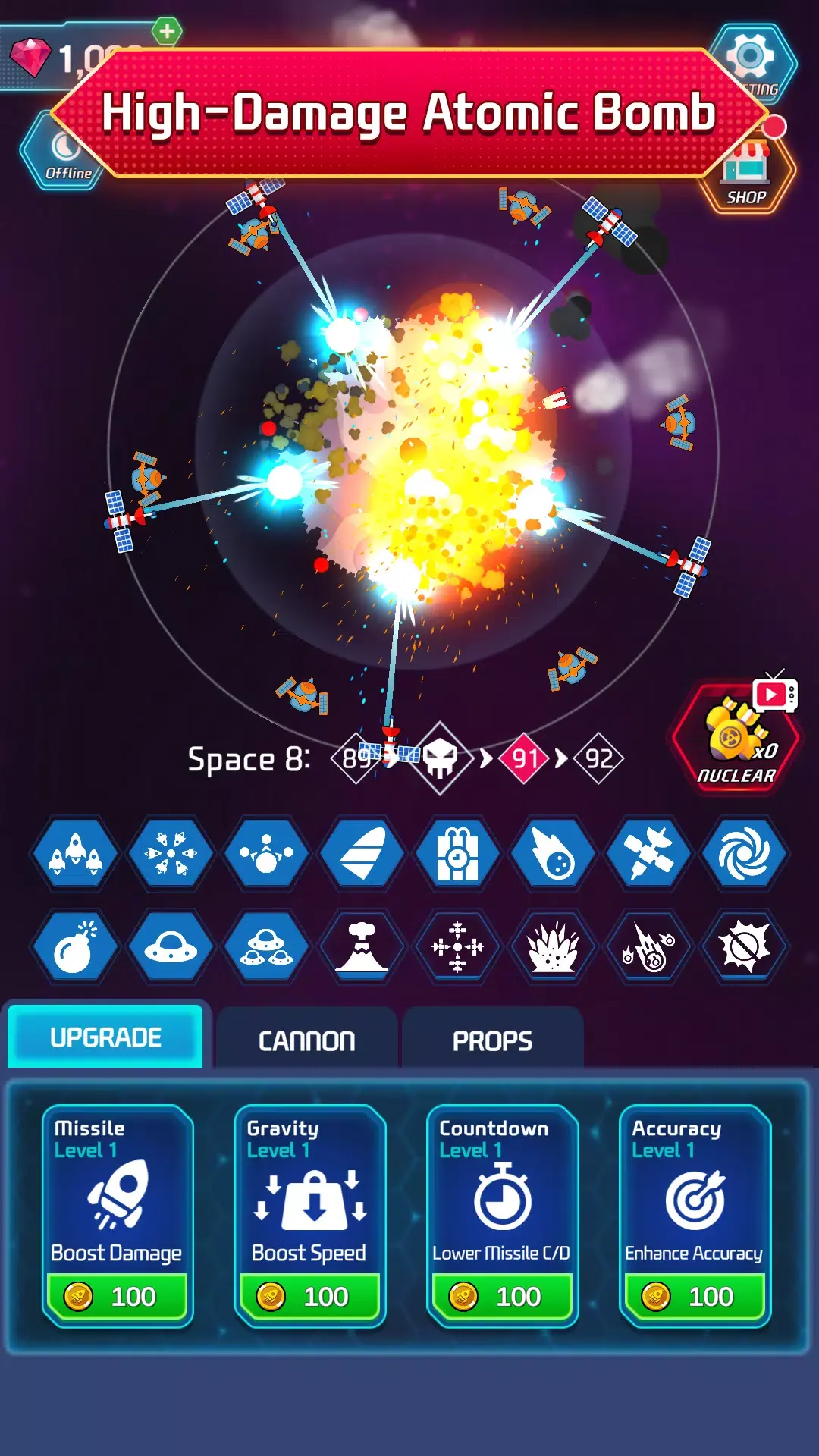Switch to the Props tab

492,1040
